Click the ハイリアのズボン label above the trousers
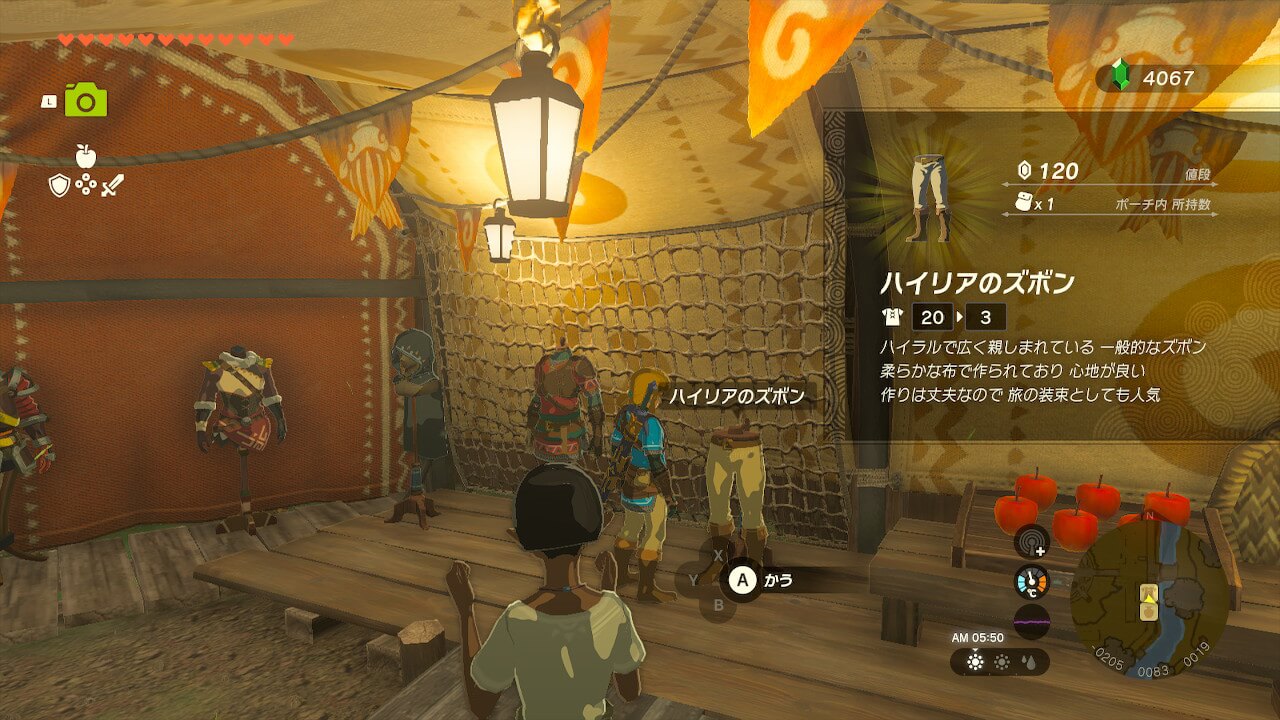Viewport: 1280px width, 720px height. coord(736,397)
